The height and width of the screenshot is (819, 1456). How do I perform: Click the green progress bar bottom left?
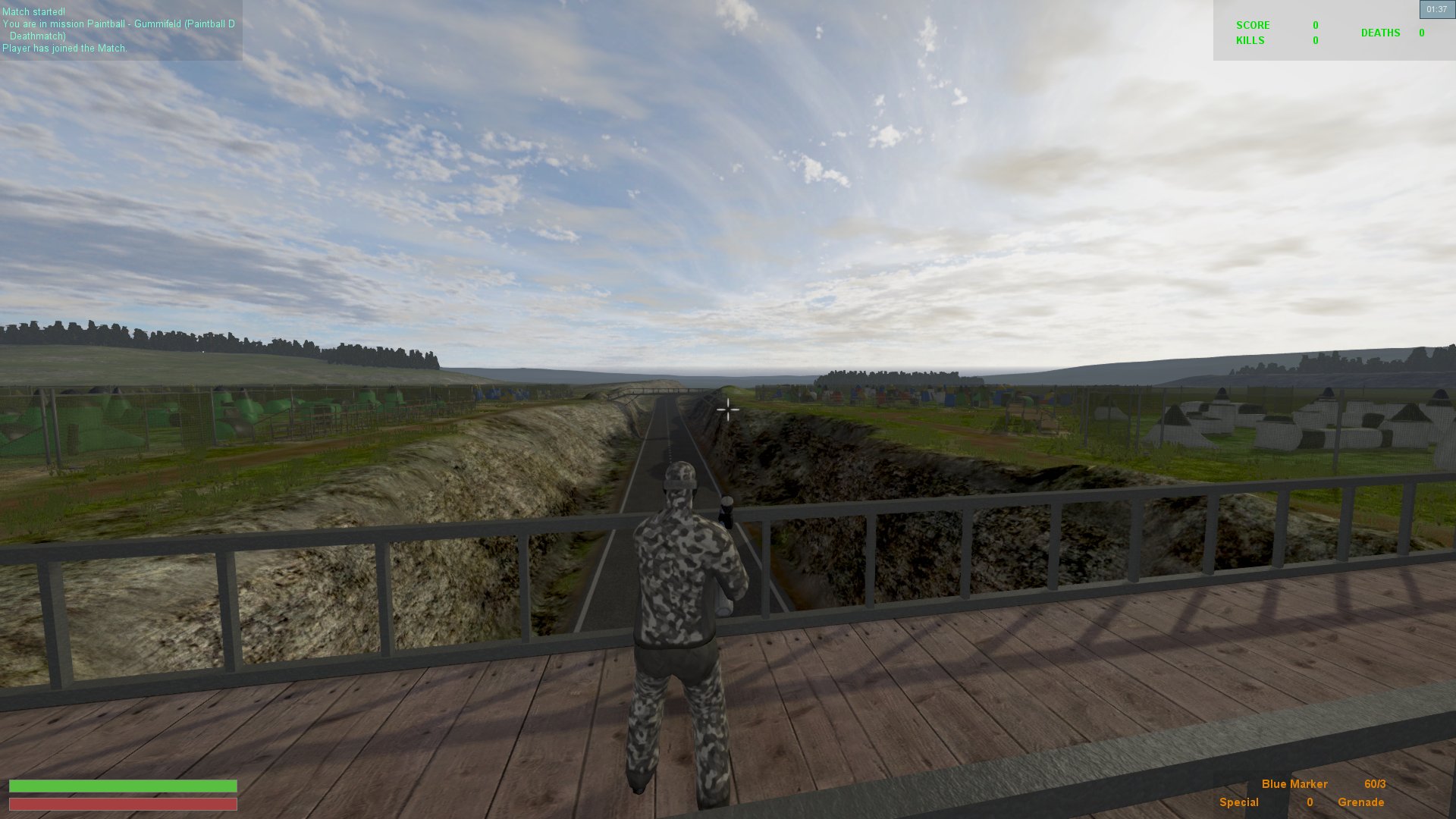tap(121, 785)
